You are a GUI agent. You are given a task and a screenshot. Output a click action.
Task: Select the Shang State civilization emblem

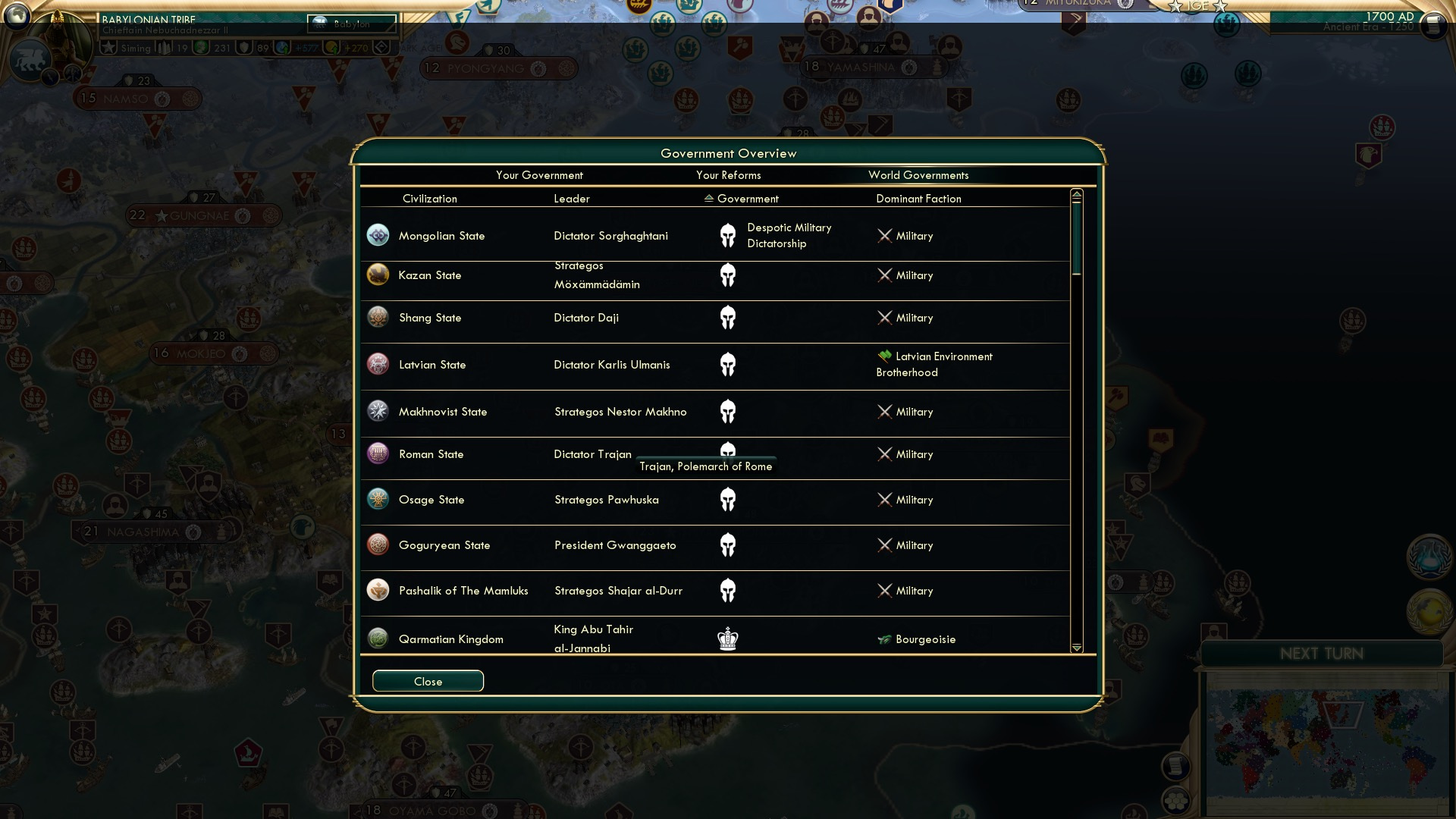click(x=378, y=317)
